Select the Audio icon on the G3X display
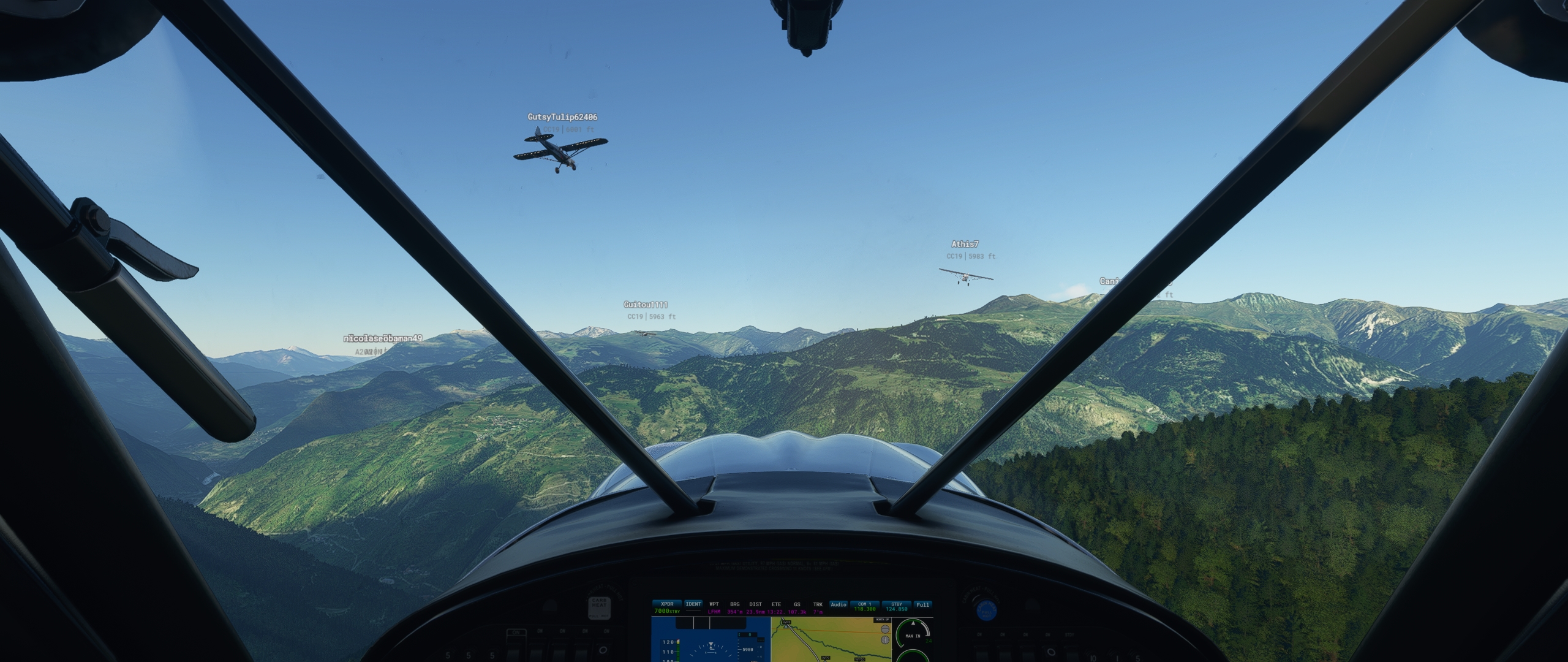Screen dimensions: 1568x662 (839, 604)
